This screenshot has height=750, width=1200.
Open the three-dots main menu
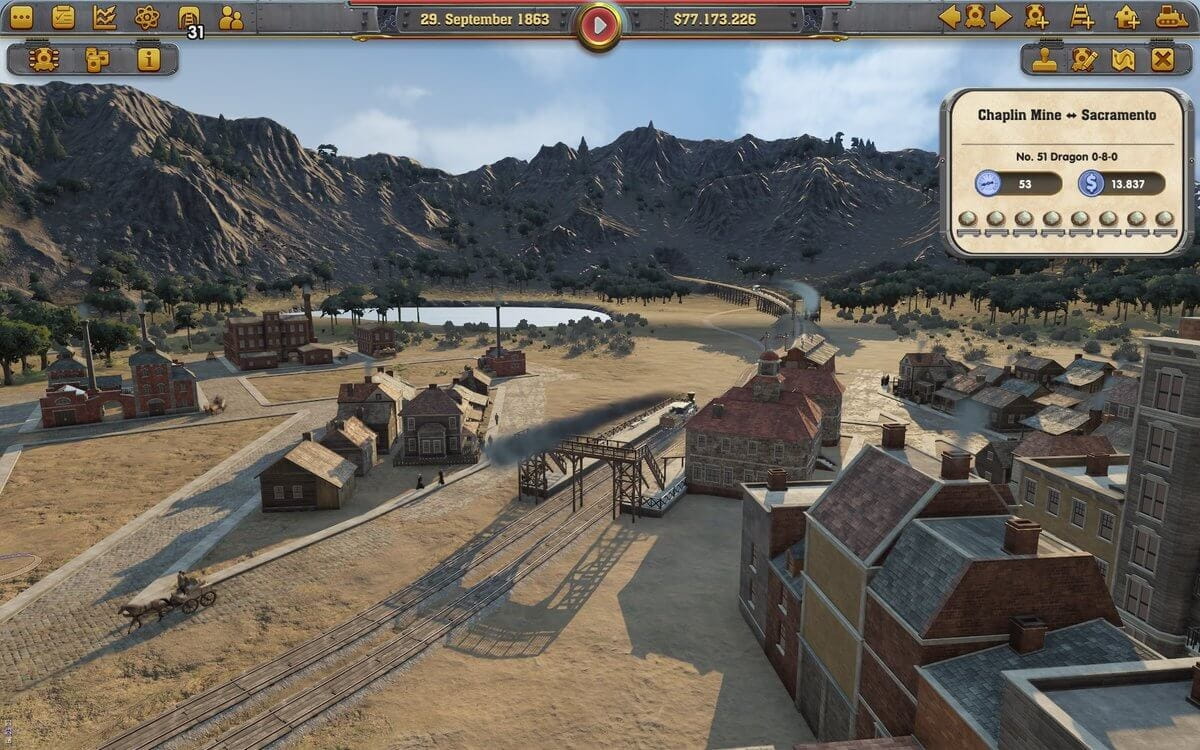click(x=20, y=17)
